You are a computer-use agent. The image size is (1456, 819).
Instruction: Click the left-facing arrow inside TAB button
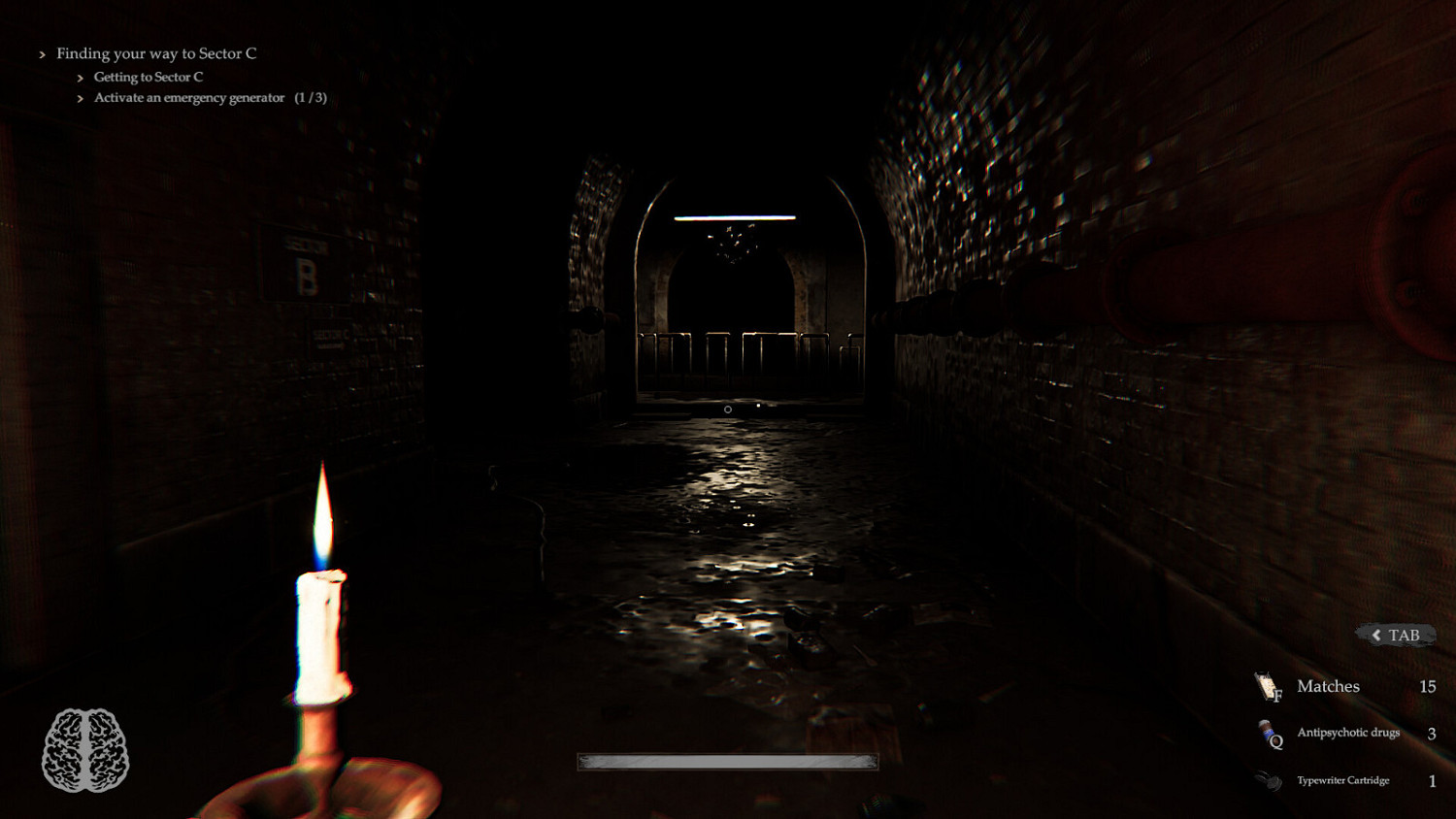pos(1376,634)
